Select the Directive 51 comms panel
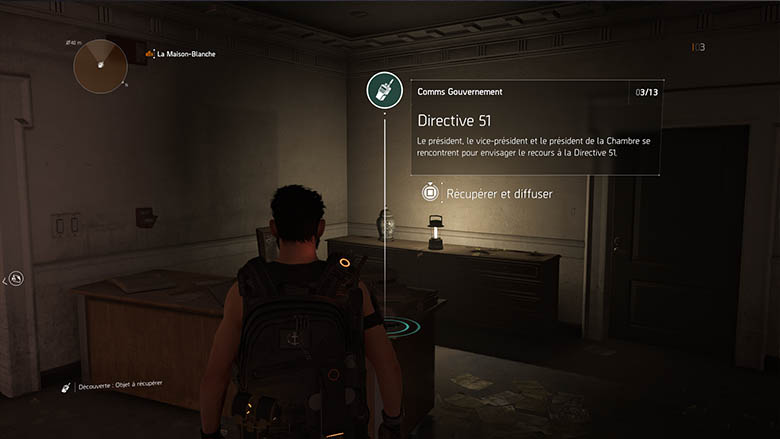The width and height of the screenshot is (780, 439). pos(535,127)
